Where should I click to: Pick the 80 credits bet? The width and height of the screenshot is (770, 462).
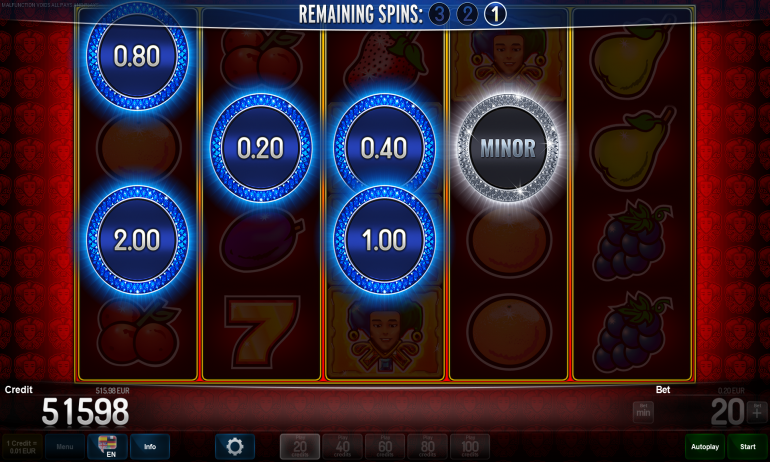(x=427, y=446)
